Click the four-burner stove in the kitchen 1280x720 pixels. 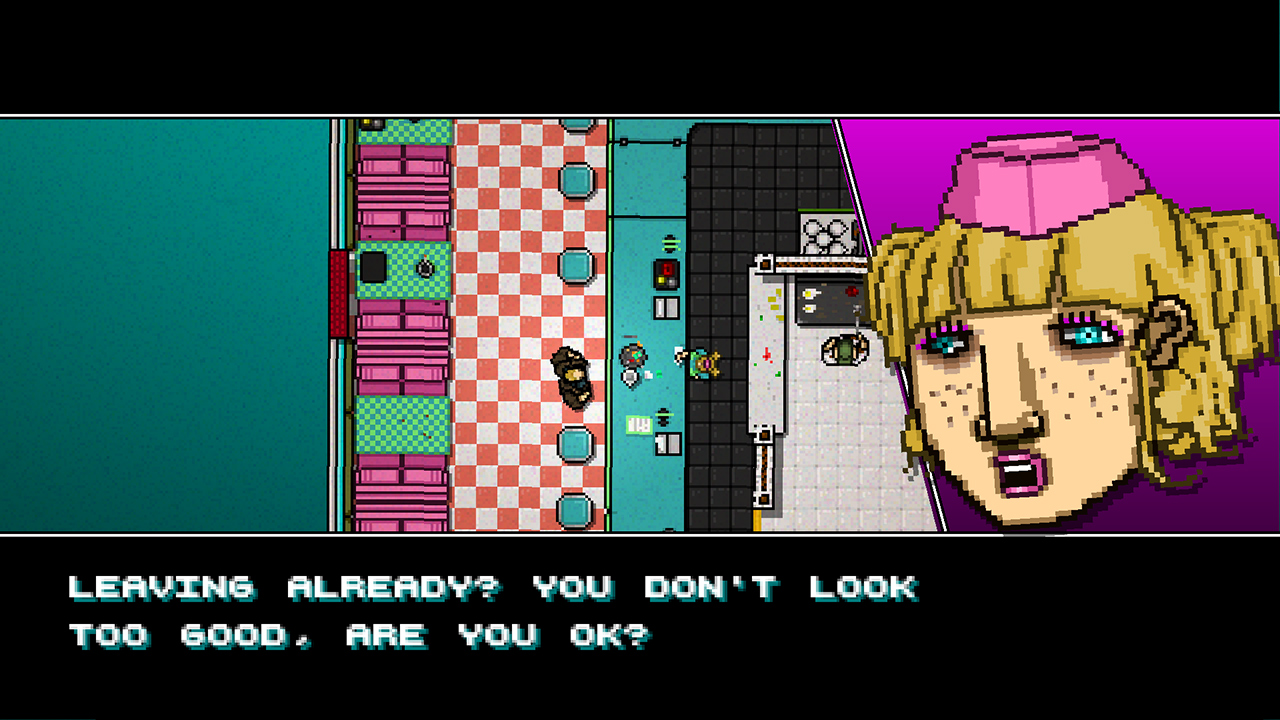824,235
